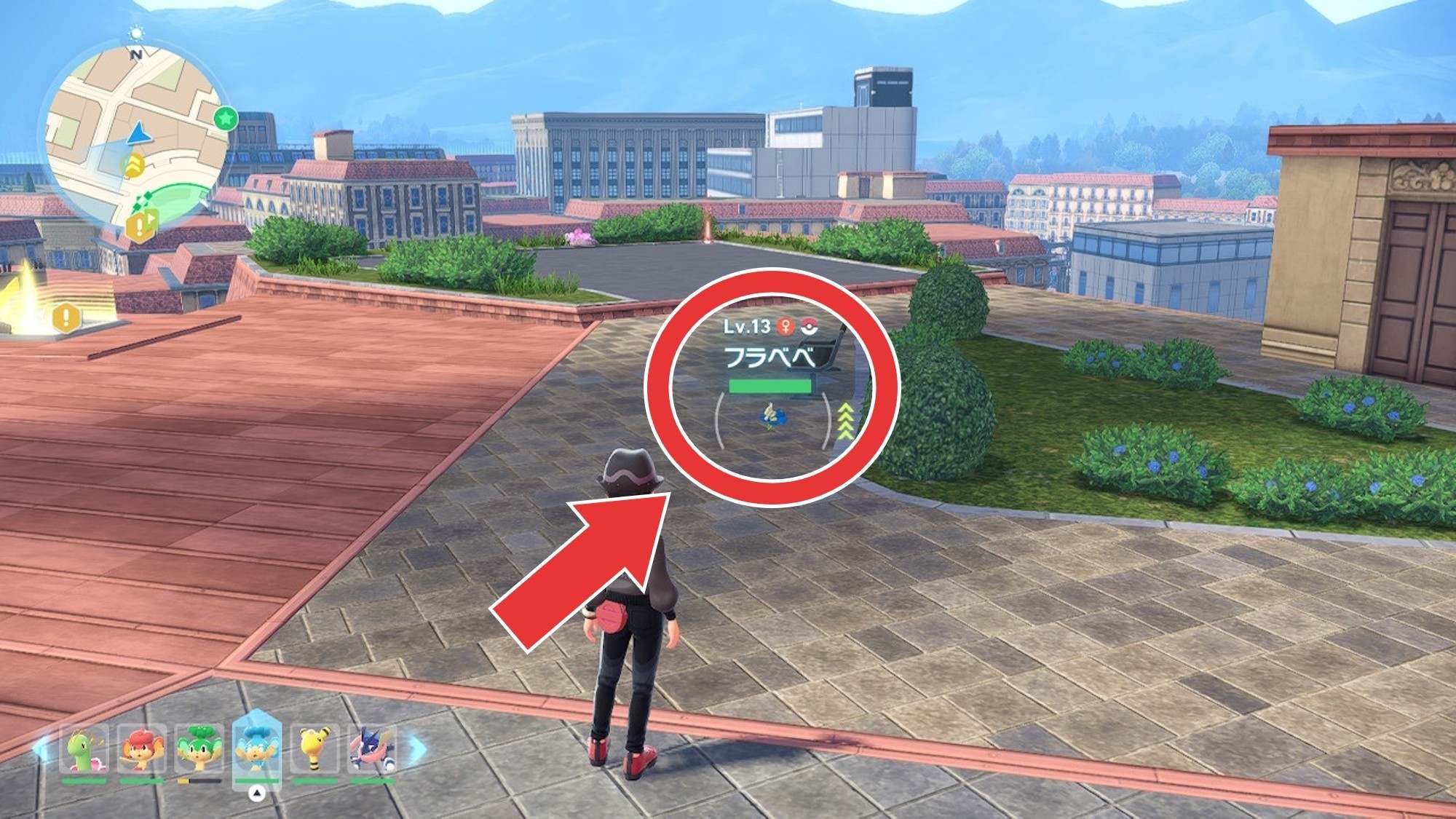Choose Pansear from the party bar

(141, 750)
